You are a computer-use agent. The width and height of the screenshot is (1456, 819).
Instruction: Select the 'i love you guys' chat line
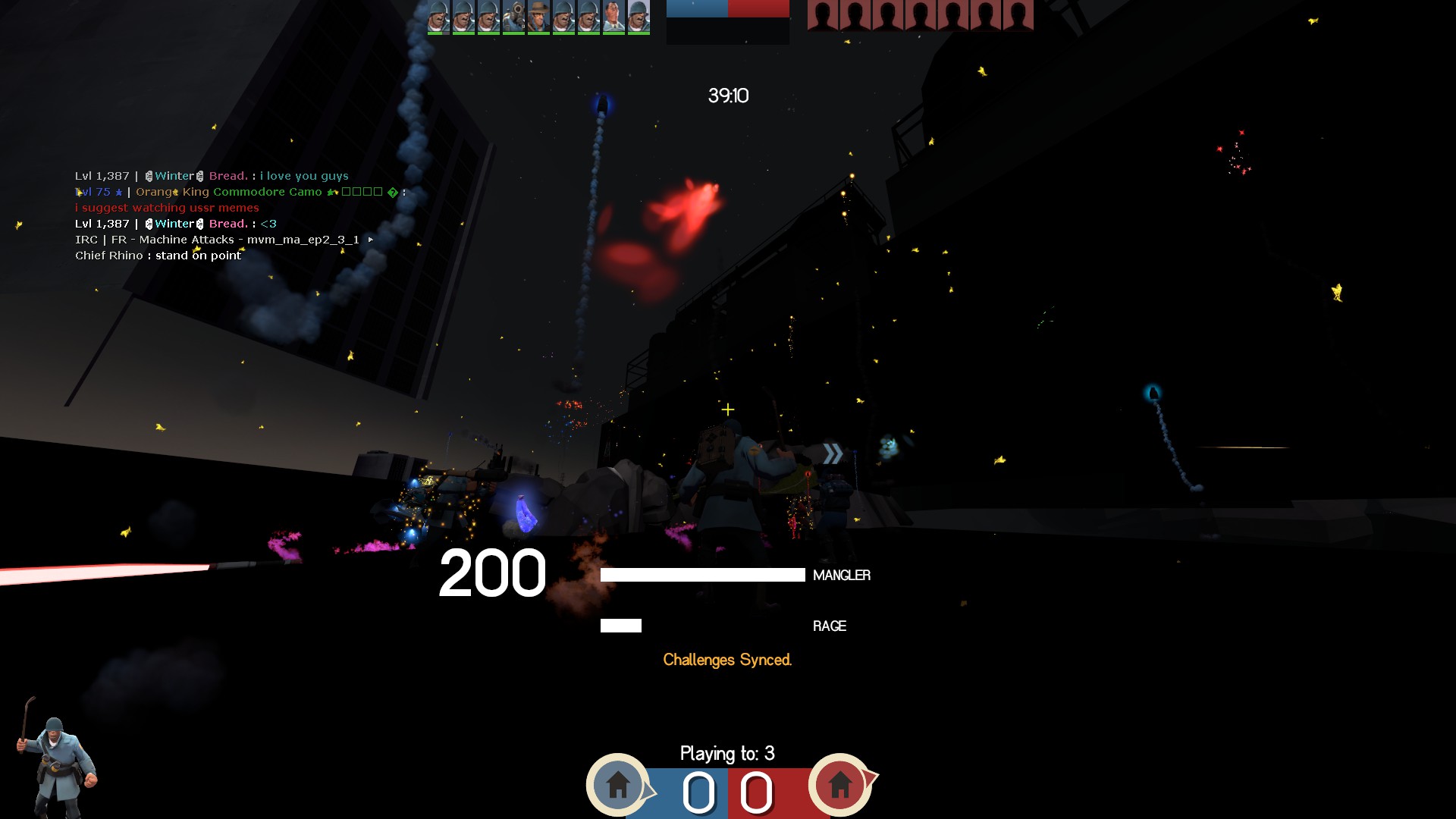(212, 176)
